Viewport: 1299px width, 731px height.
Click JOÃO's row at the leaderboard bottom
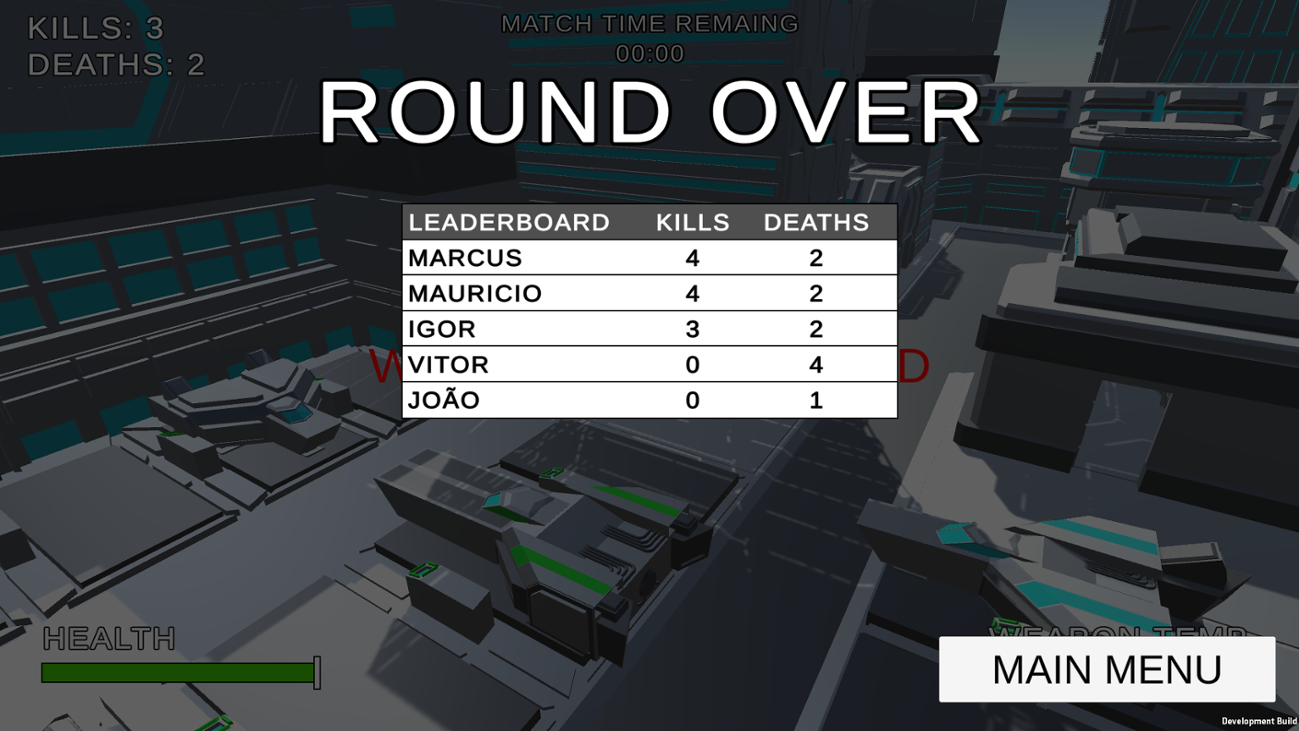(442, 399)
